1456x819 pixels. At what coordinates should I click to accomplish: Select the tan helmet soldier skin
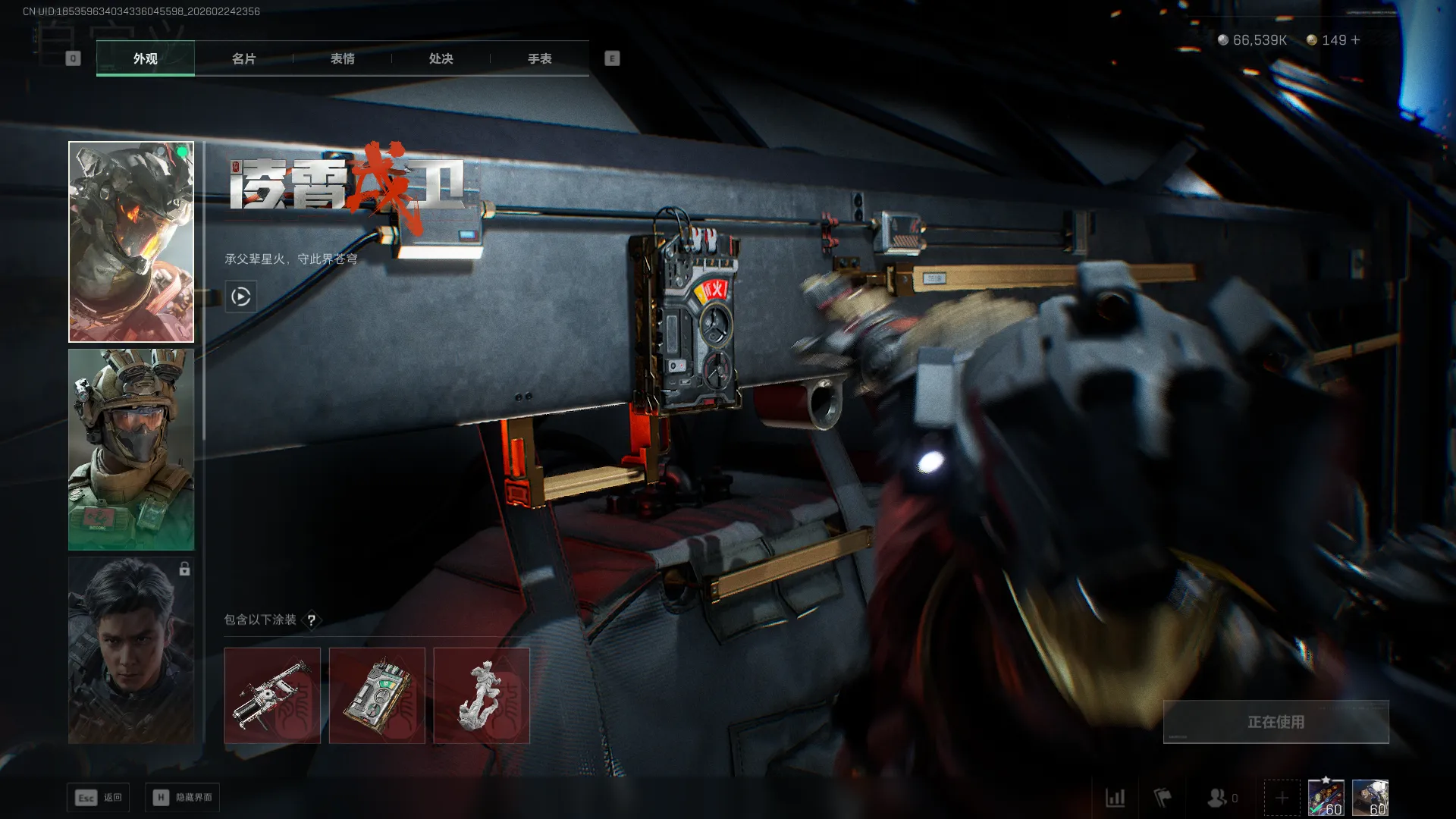coord(131,450)
